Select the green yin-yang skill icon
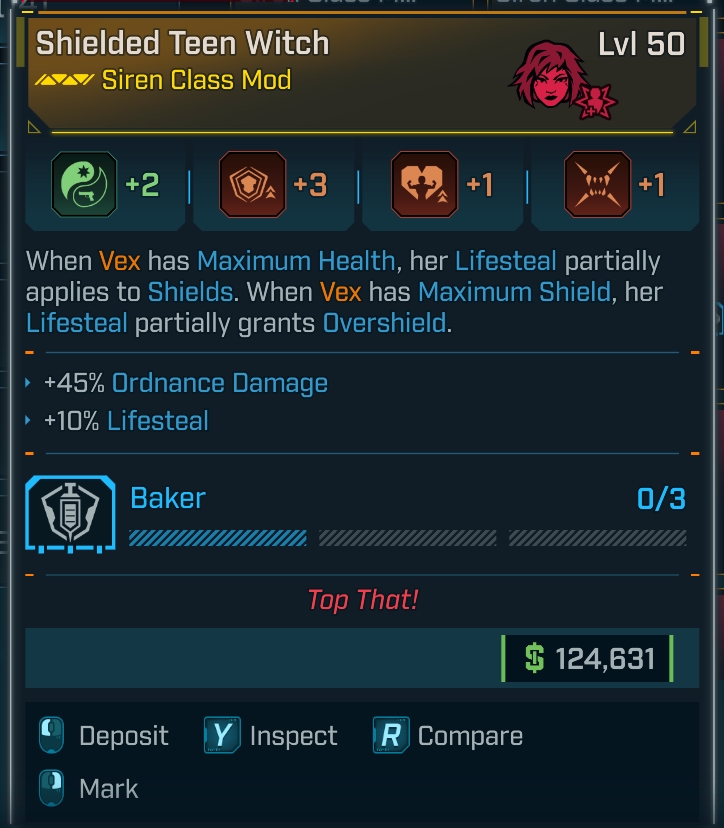Viewport: 724px width, 828px height. pos(82,185)
